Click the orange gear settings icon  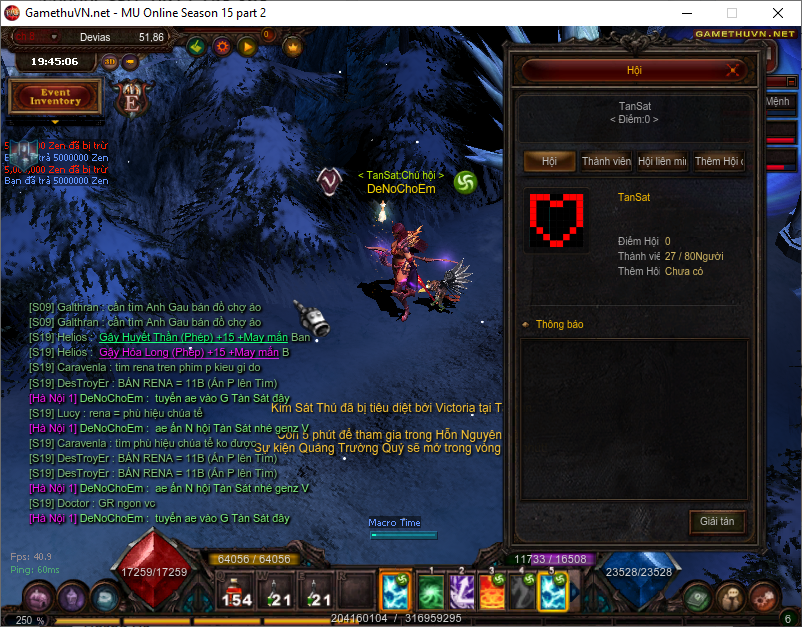(x=222, y=46)
